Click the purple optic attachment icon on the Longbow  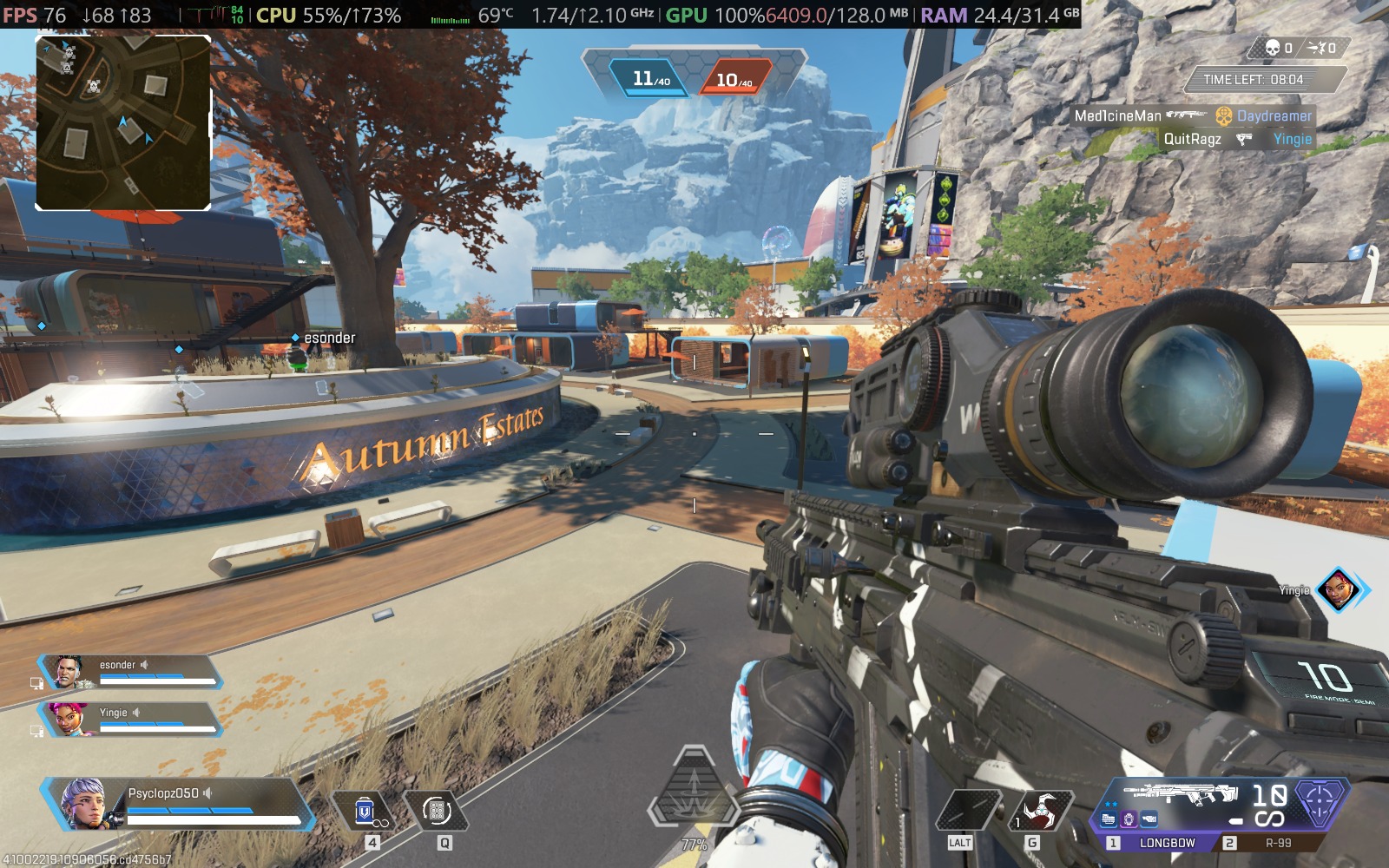point(1129,817)
